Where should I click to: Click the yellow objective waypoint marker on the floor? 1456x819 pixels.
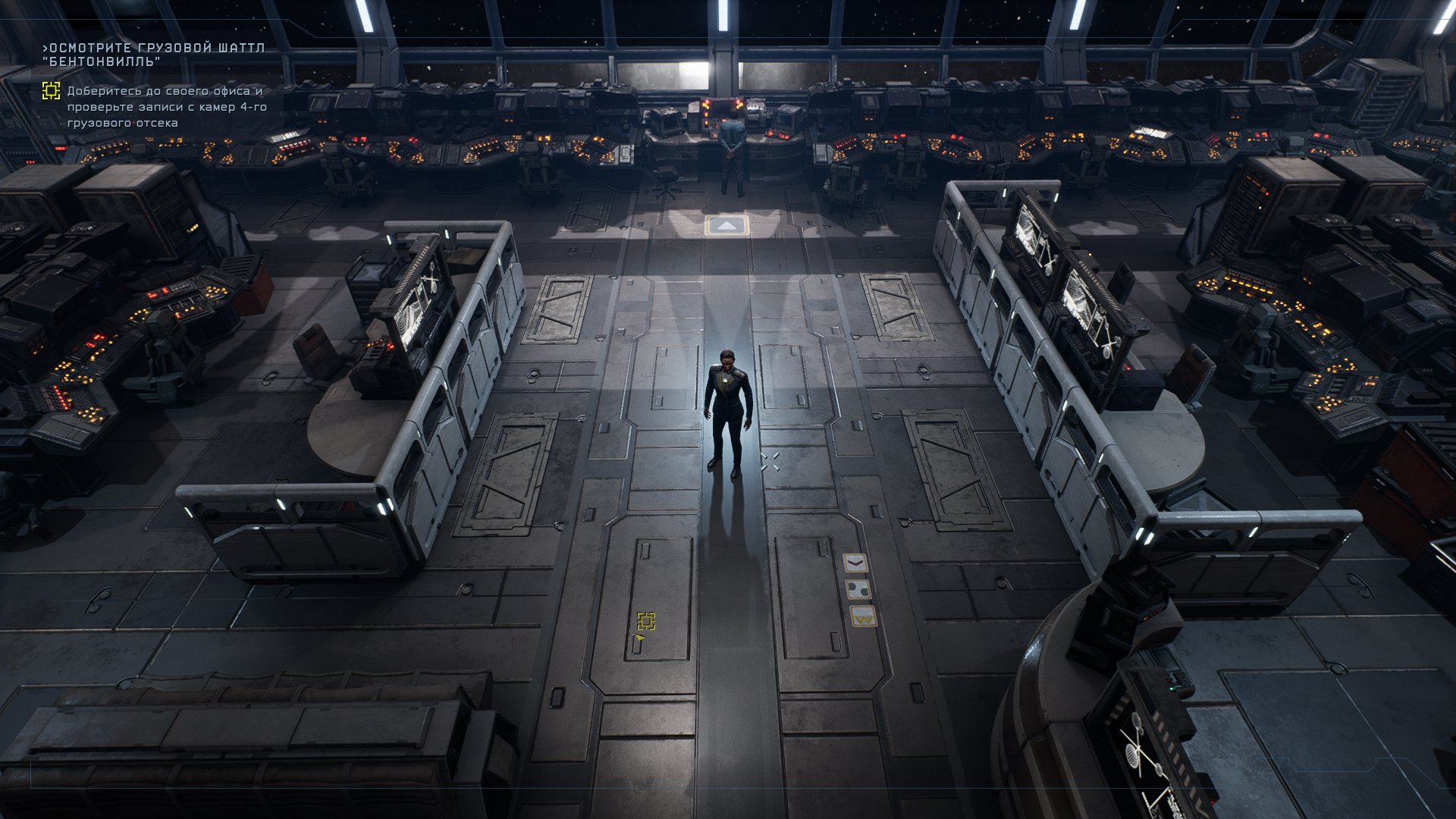click(x=645, y=622)
